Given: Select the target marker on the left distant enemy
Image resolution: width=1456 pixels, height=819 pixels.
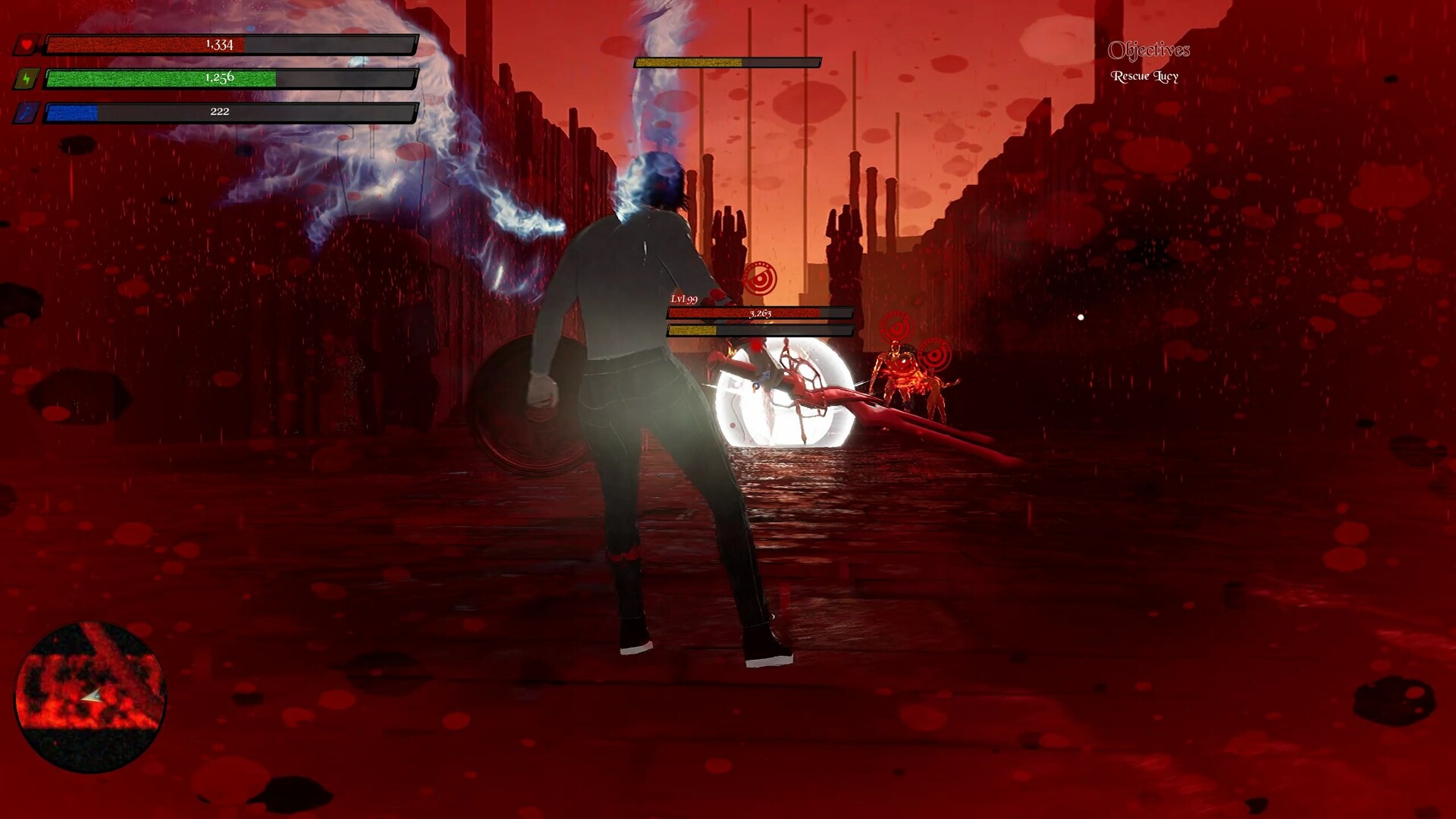Looking at the screenshot, I should pos(895,329).
